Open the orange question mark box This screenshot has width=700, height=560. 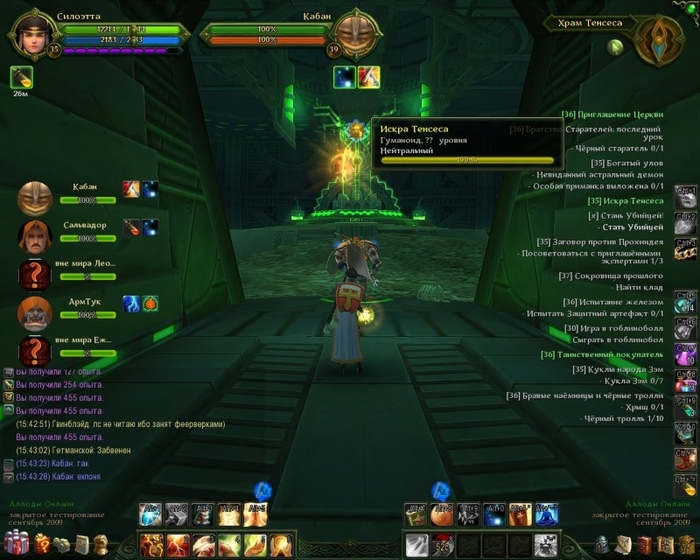click(40, 545)
